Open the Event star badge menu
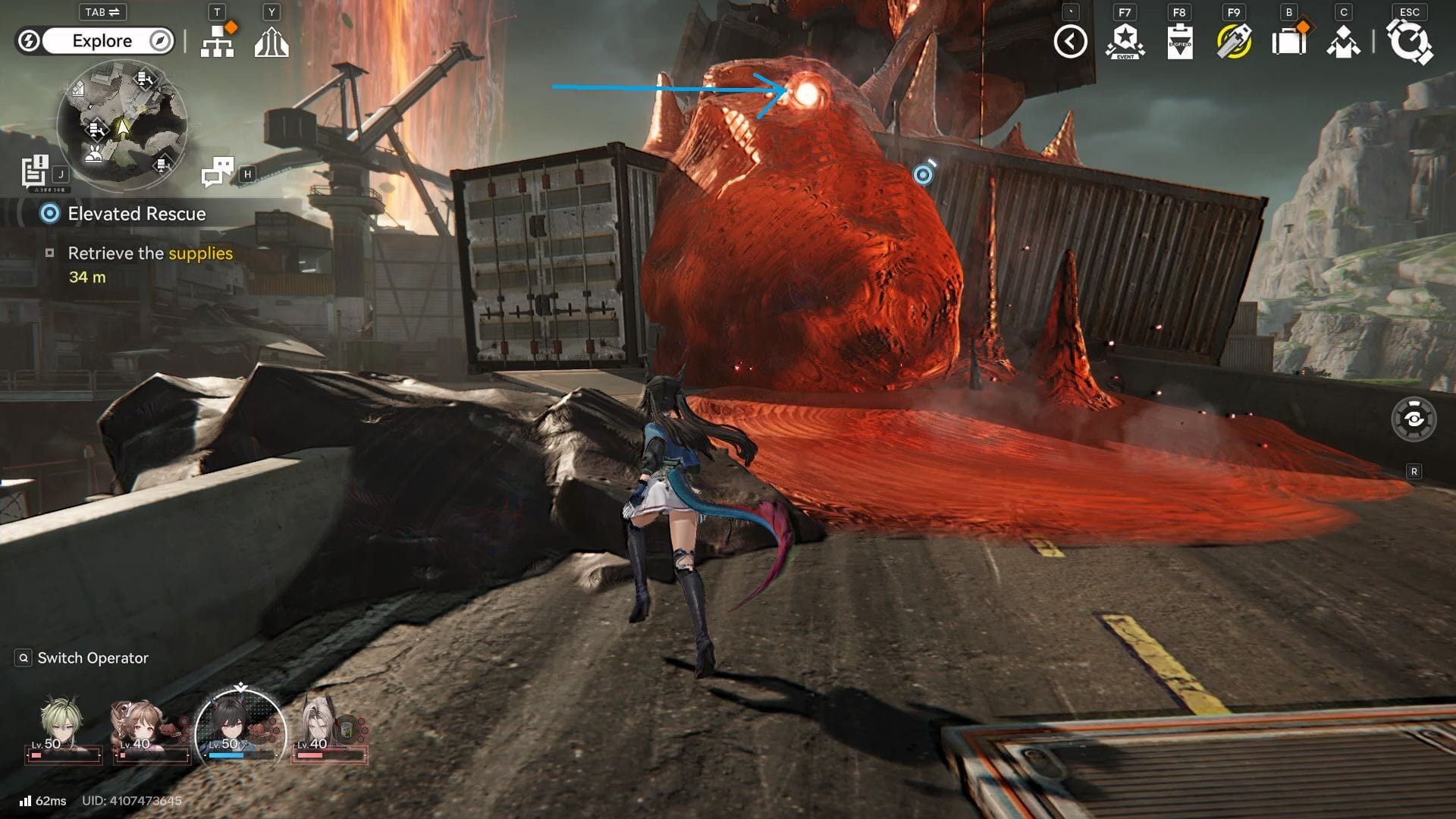The image size is (1456, 819). coord(1125,42)
